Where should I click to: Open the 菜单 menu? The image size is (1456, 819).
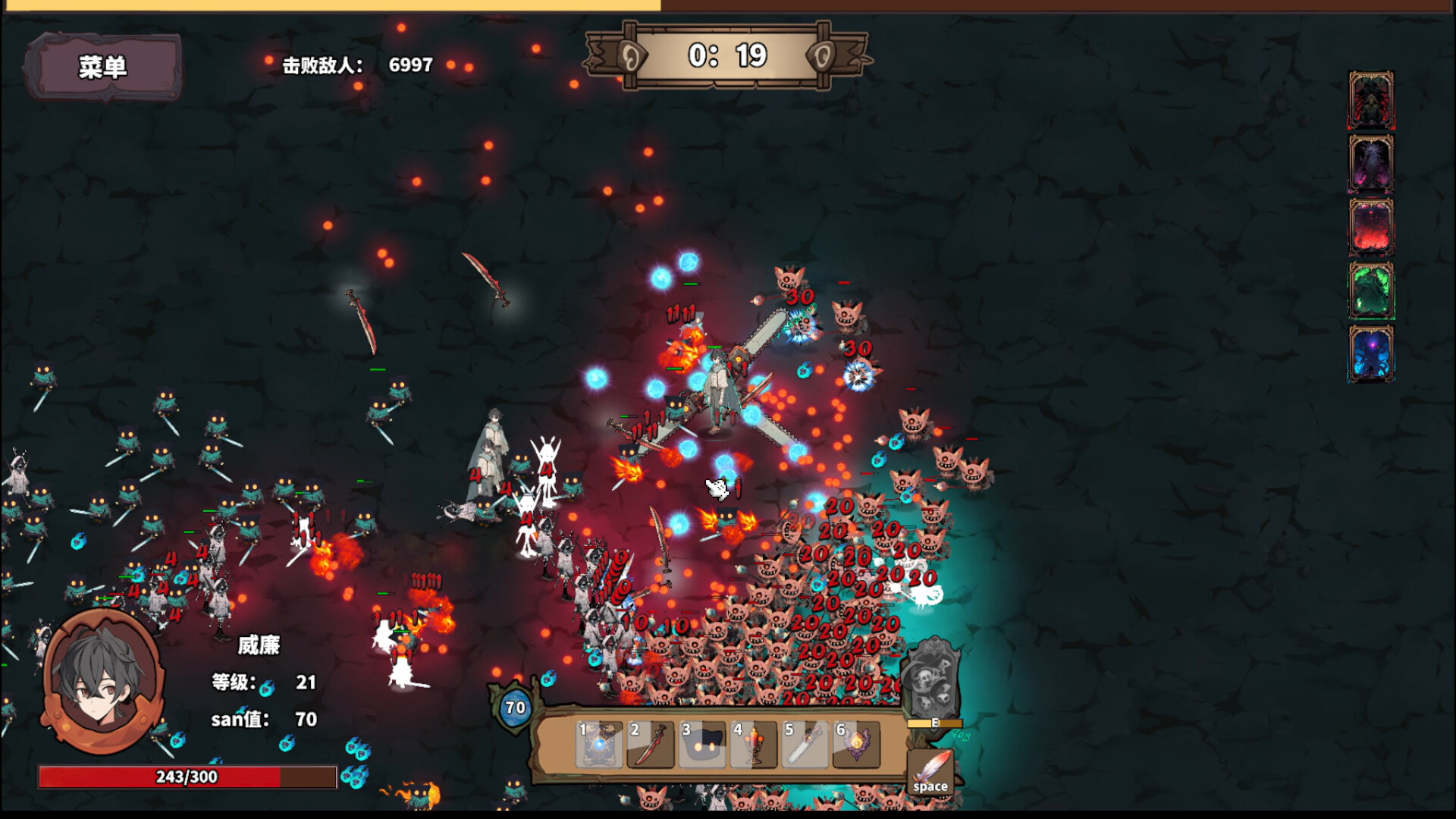[105, 67]
